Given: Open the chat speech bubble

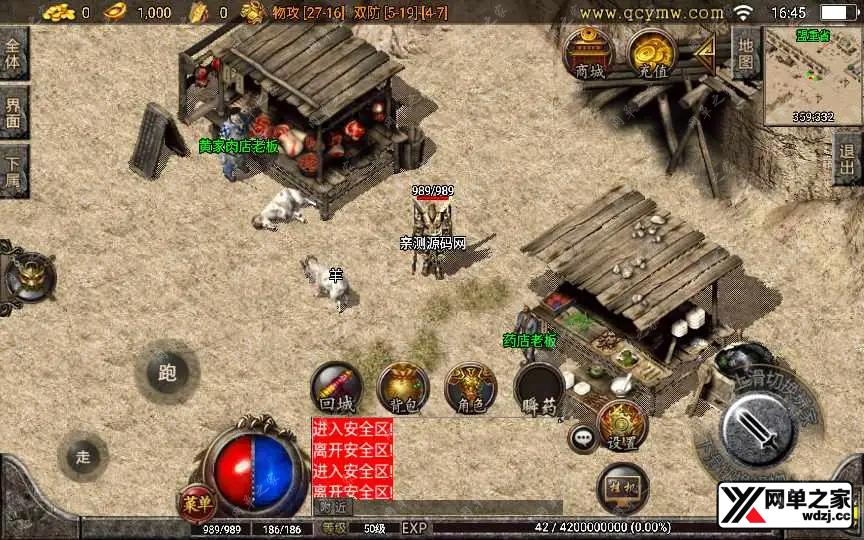Looking at the screenshot, I should pyautogui.click(x=582, y=437).
